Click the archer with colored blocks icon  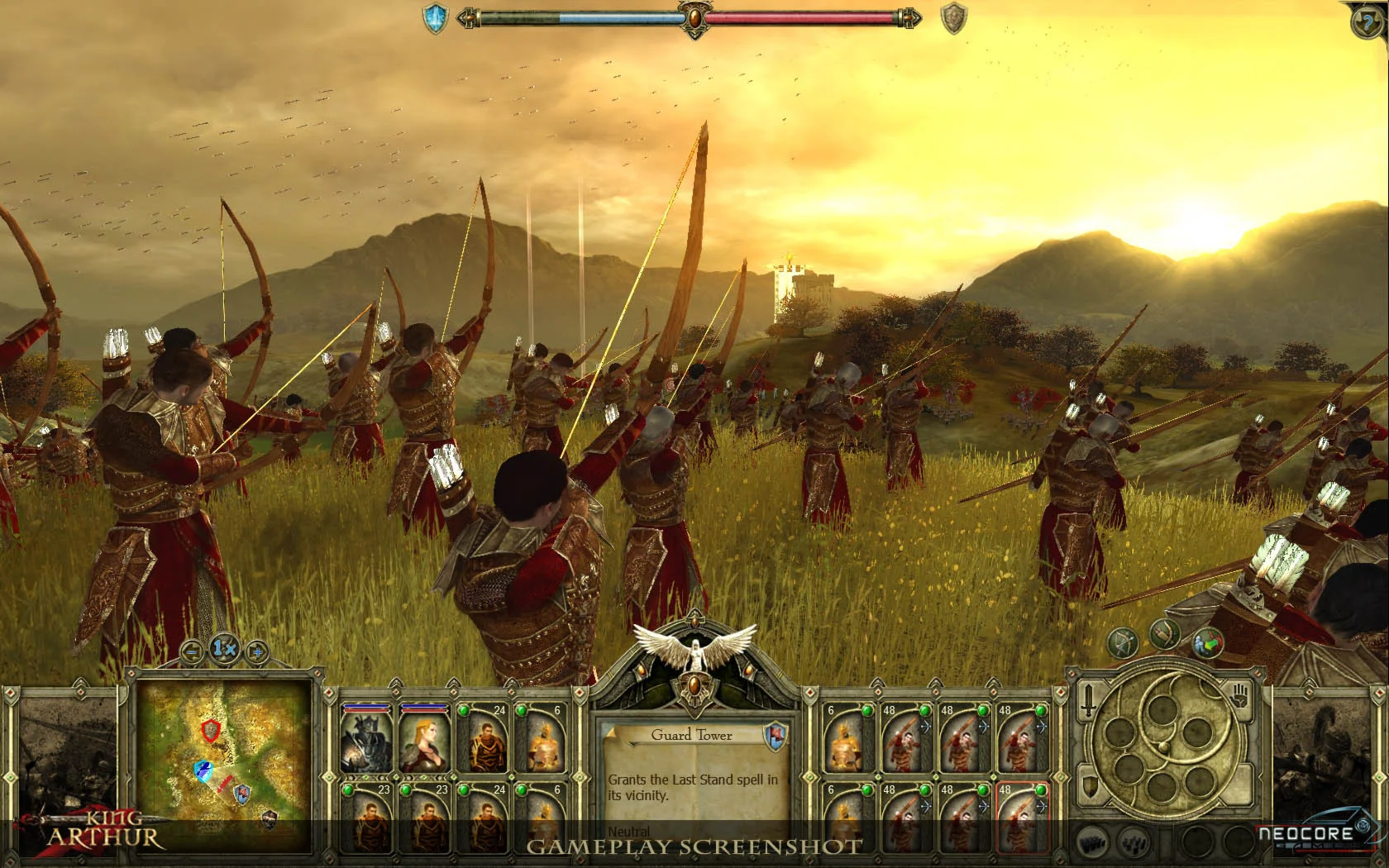point(1208,642)
